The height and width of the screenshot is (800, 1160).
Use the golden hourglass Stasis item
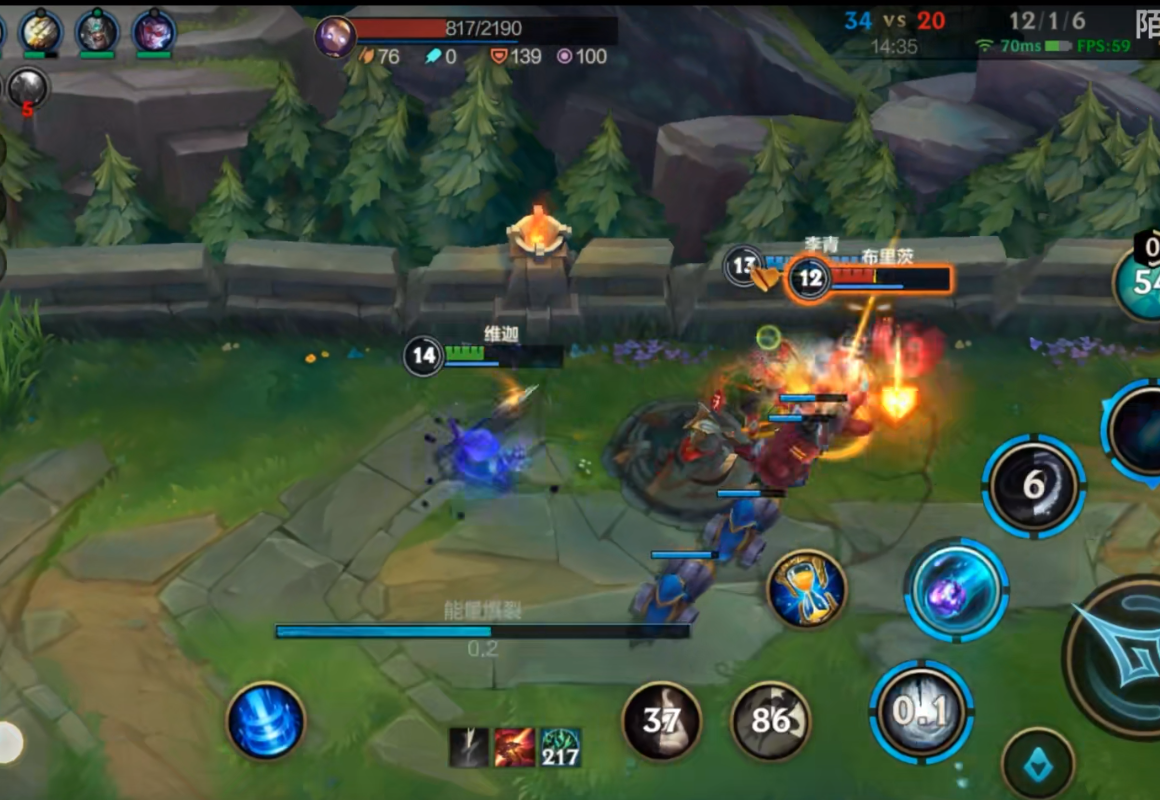pyautogui.click(x=806, y=589)
